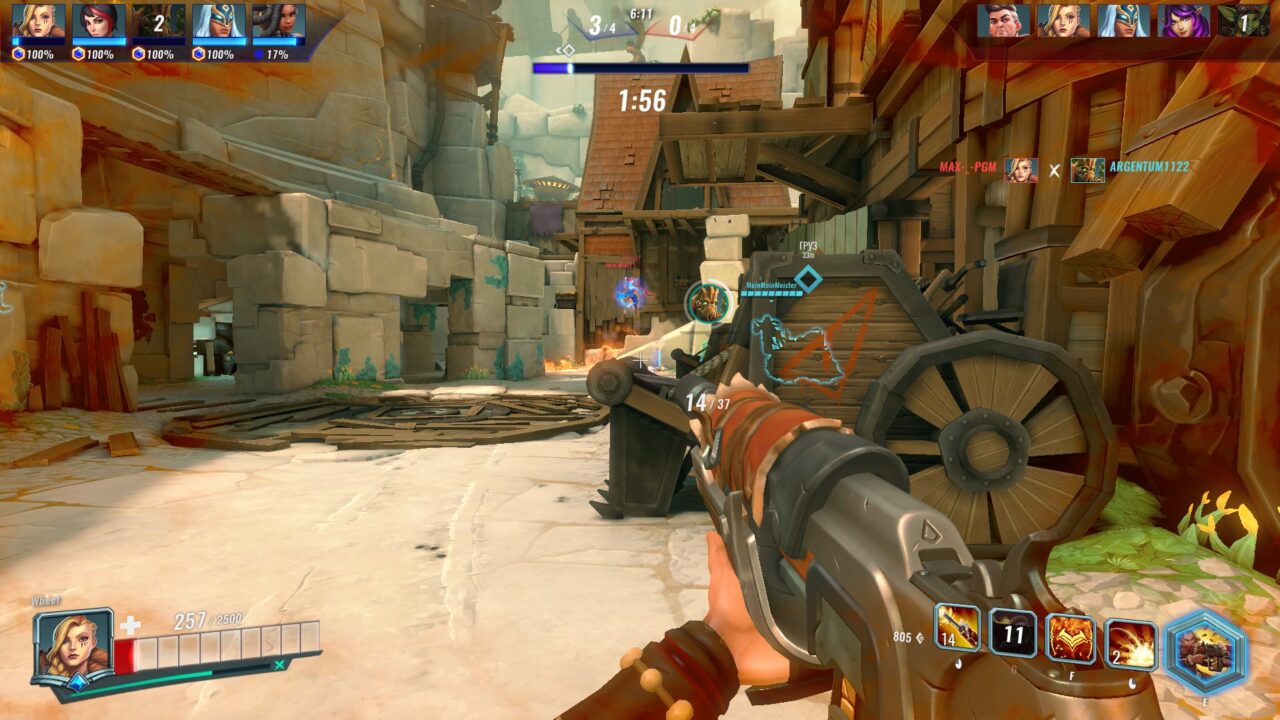Click the blonde woman portrait on the enemy roster

[x=1063, y=20]
